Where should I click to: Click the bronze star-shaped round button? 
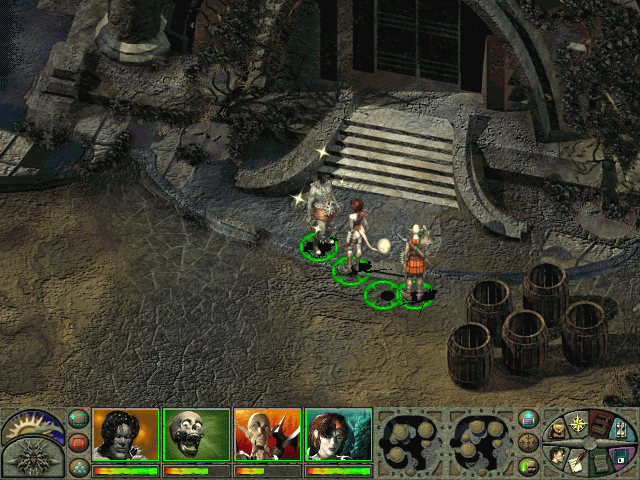pyautogui.click(x=530, y=442)
